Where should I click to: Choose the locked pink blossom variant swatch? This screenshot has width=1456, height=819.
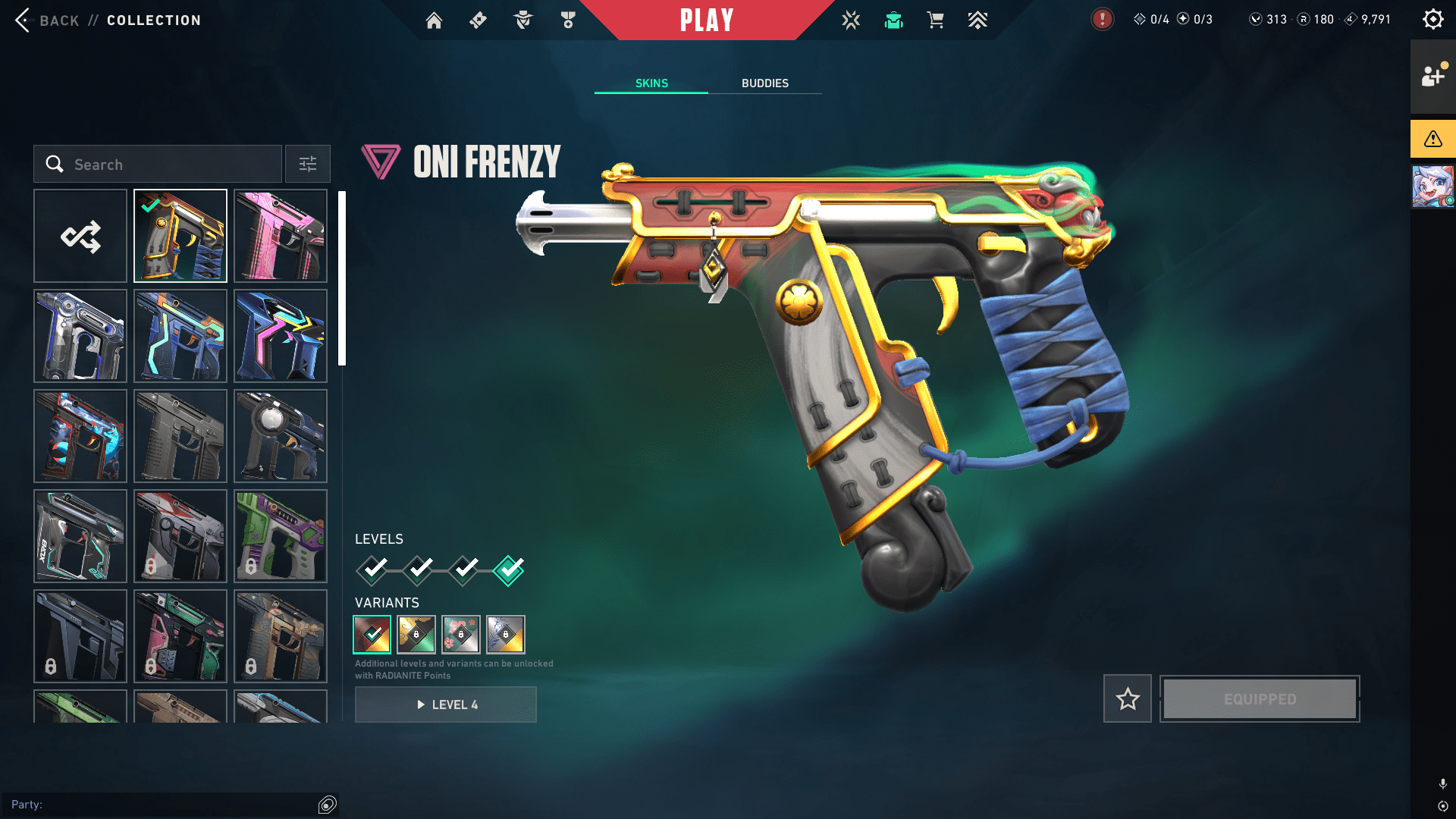point(461,634)
